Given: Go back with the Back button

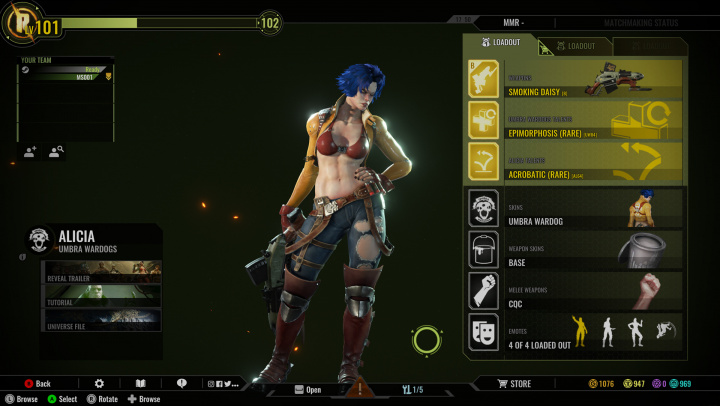Looking at the screenshot, I should [x=37, y=384].
